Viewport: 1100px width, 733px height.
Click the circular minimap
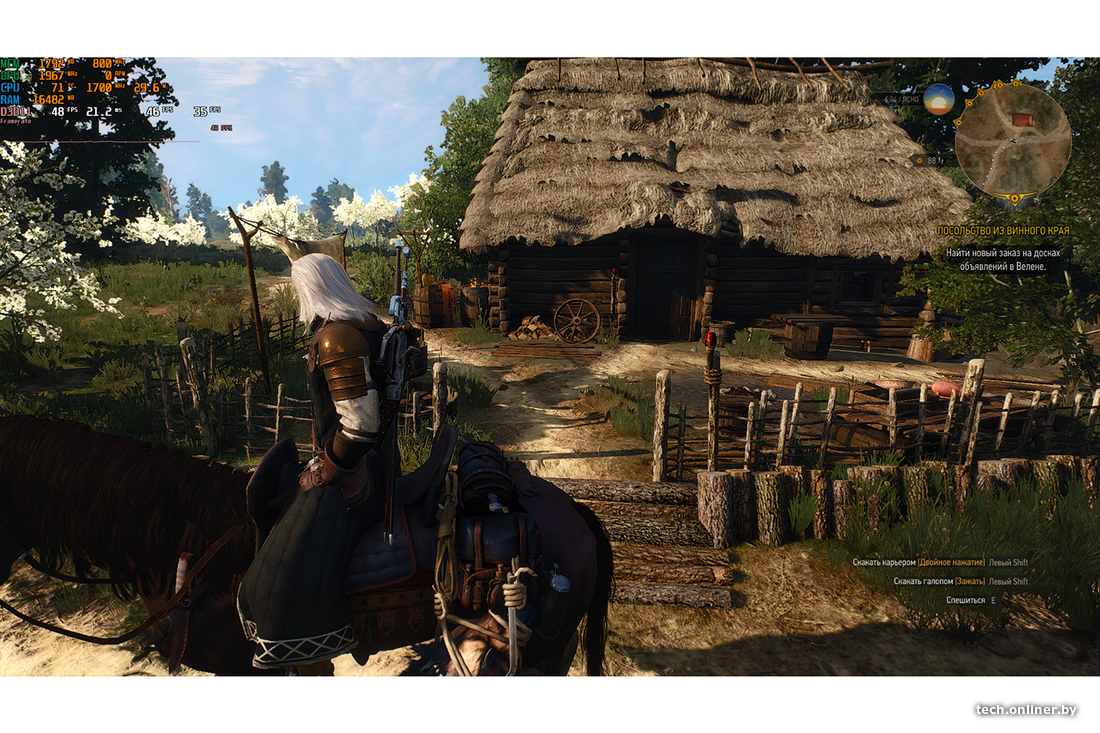pyautogui.click(x=1012, y=141)
